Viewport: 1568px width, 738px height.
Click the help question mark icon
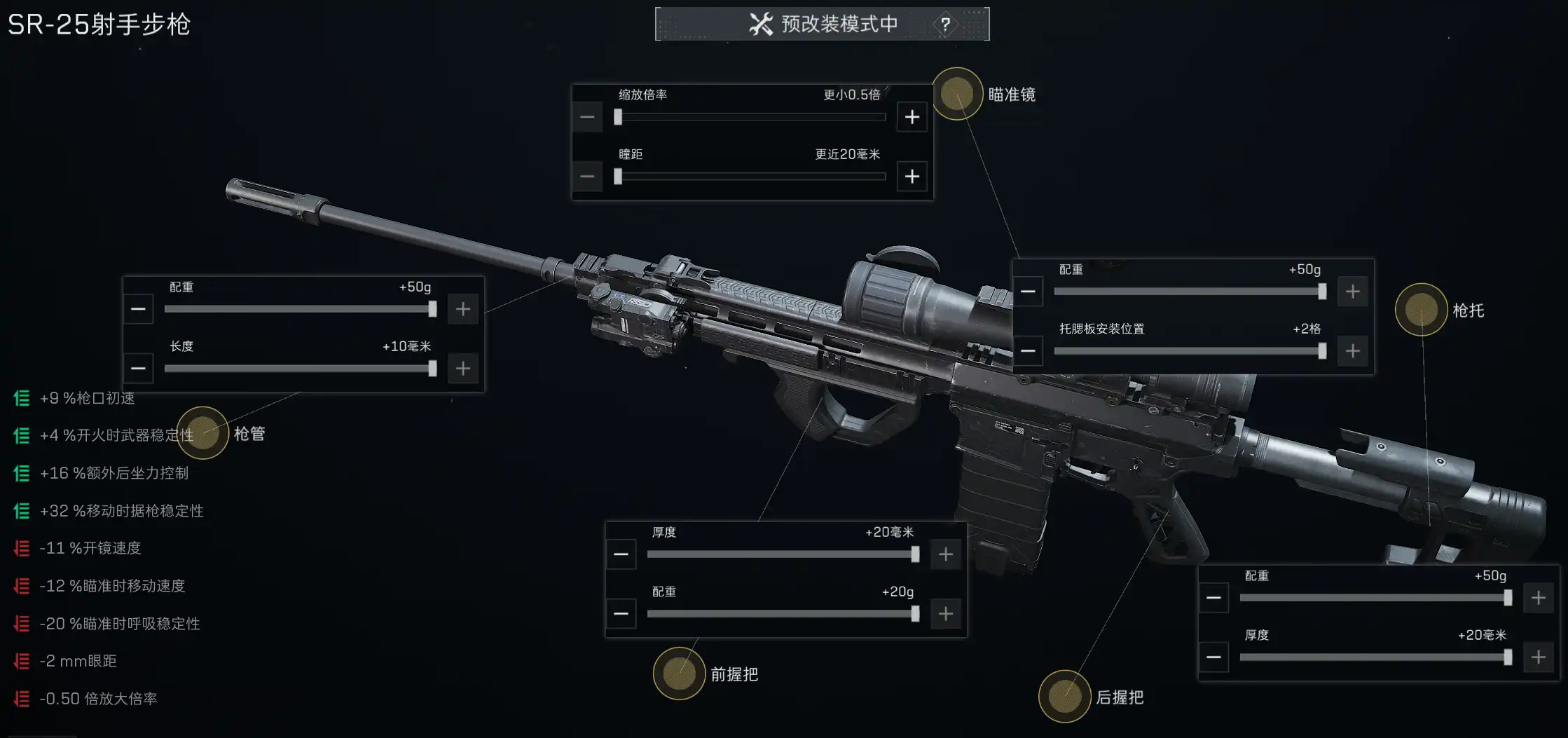[x=945, y=25]
